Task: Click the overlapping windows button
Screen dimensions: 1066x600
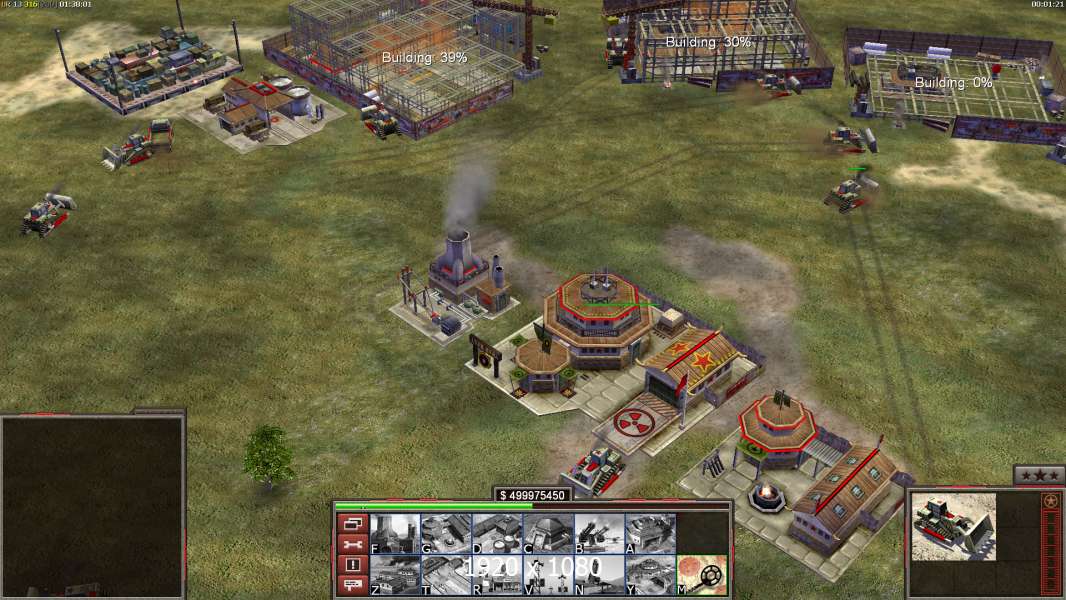Action: tap(351, 524)
